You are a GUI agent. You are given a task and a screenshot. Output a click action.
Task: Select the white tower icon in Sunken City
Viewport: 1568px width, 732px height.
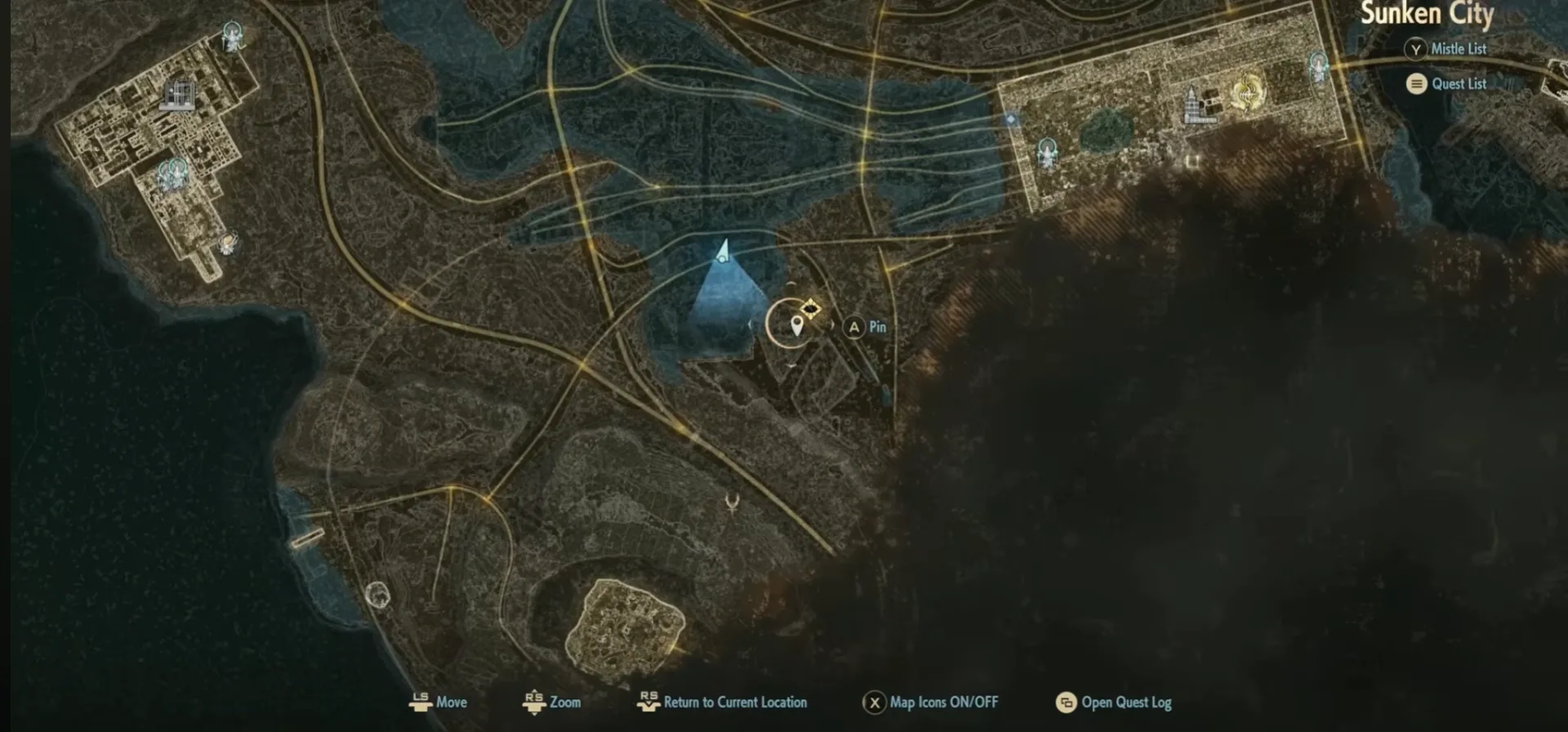(x=1193, y=103)
